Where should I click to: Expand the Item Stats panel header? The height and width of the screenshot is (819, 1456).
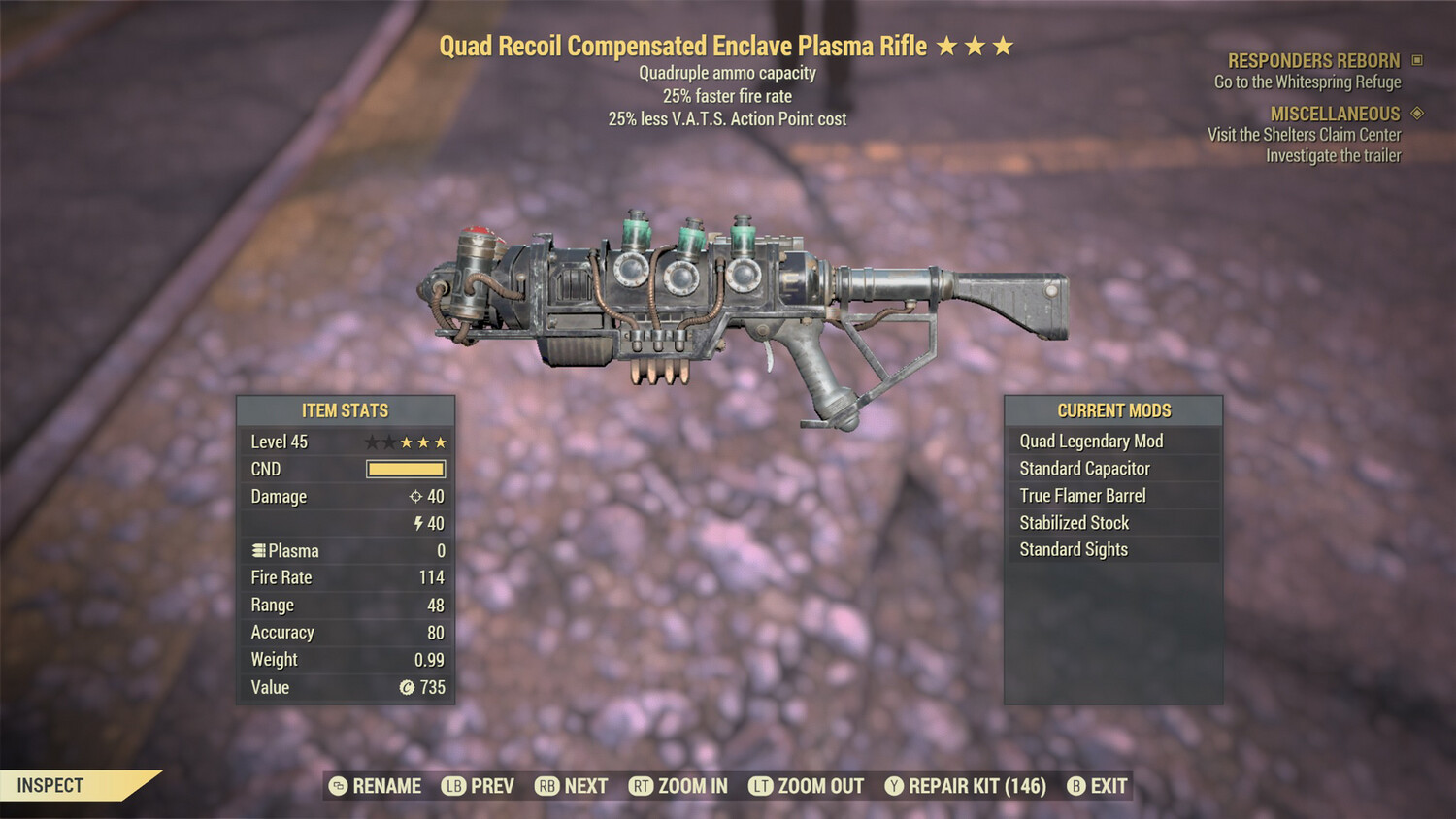346,409
